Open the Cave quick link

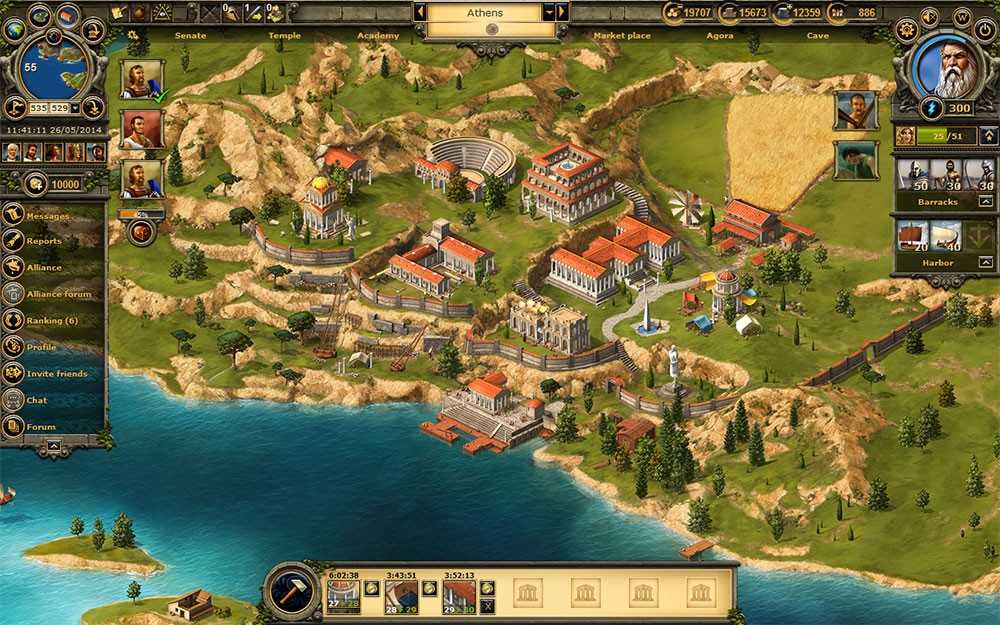point(817,36)
